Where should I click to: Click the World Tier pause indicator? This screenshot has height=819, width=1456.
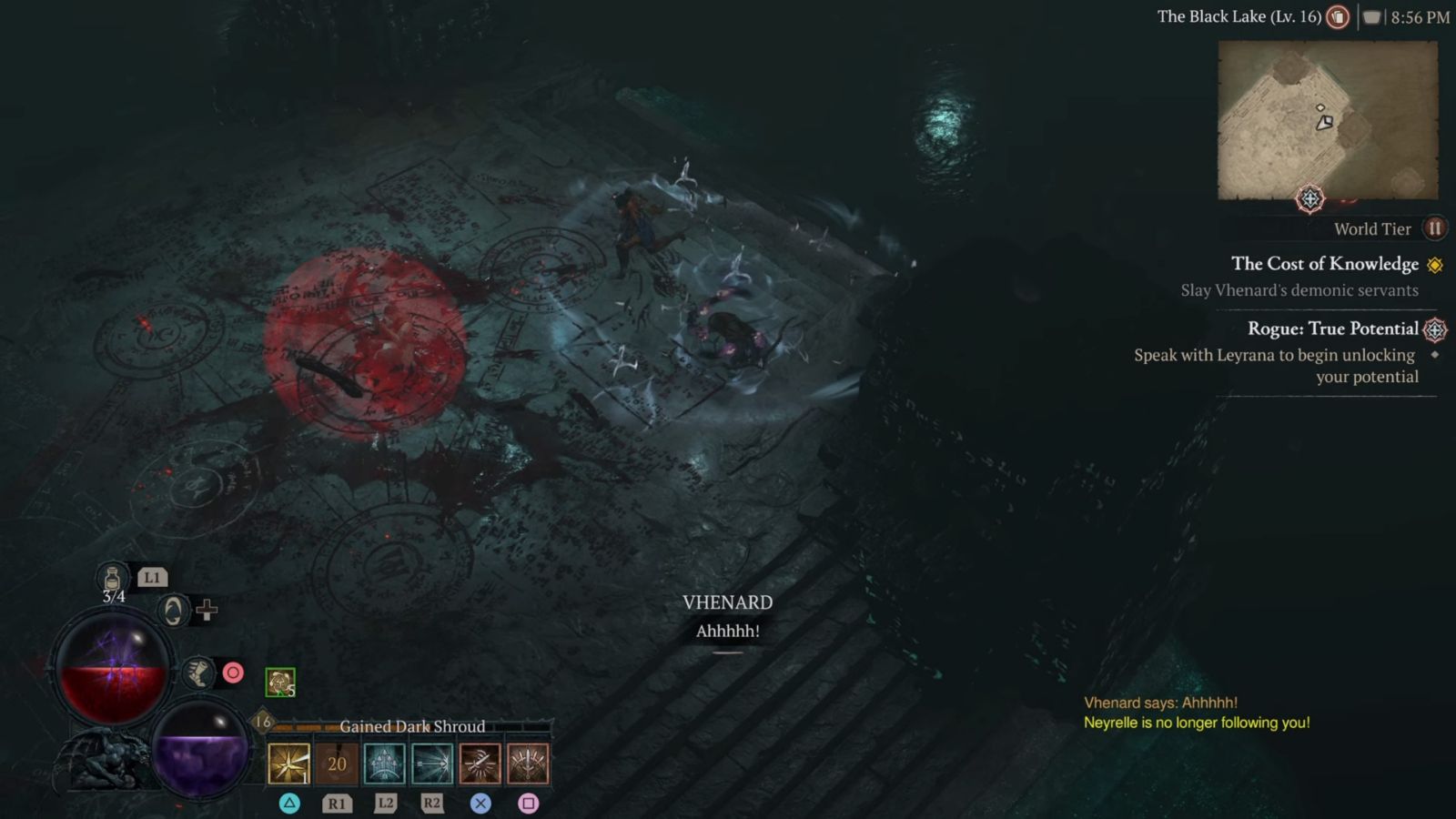click(x=1434, y=228)
